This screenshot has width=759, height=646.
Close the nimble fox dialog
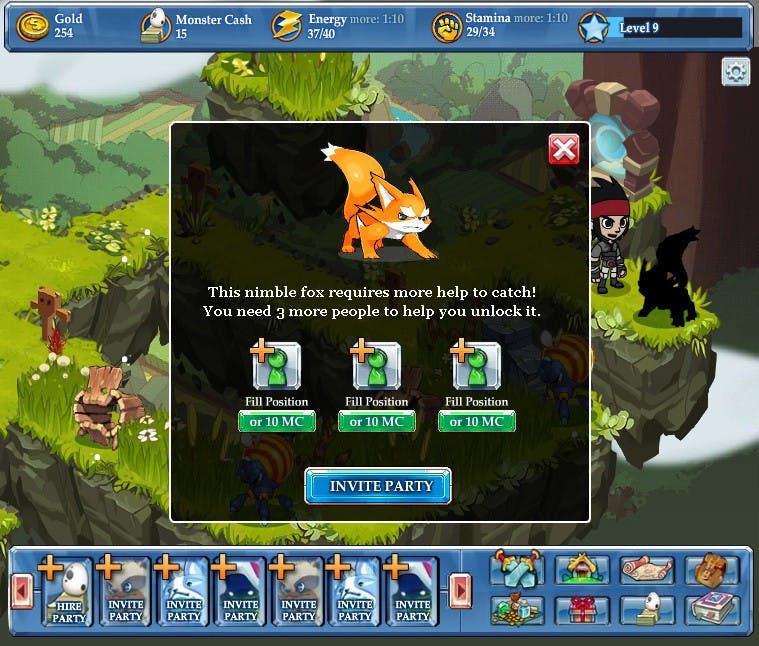(564, 150)
